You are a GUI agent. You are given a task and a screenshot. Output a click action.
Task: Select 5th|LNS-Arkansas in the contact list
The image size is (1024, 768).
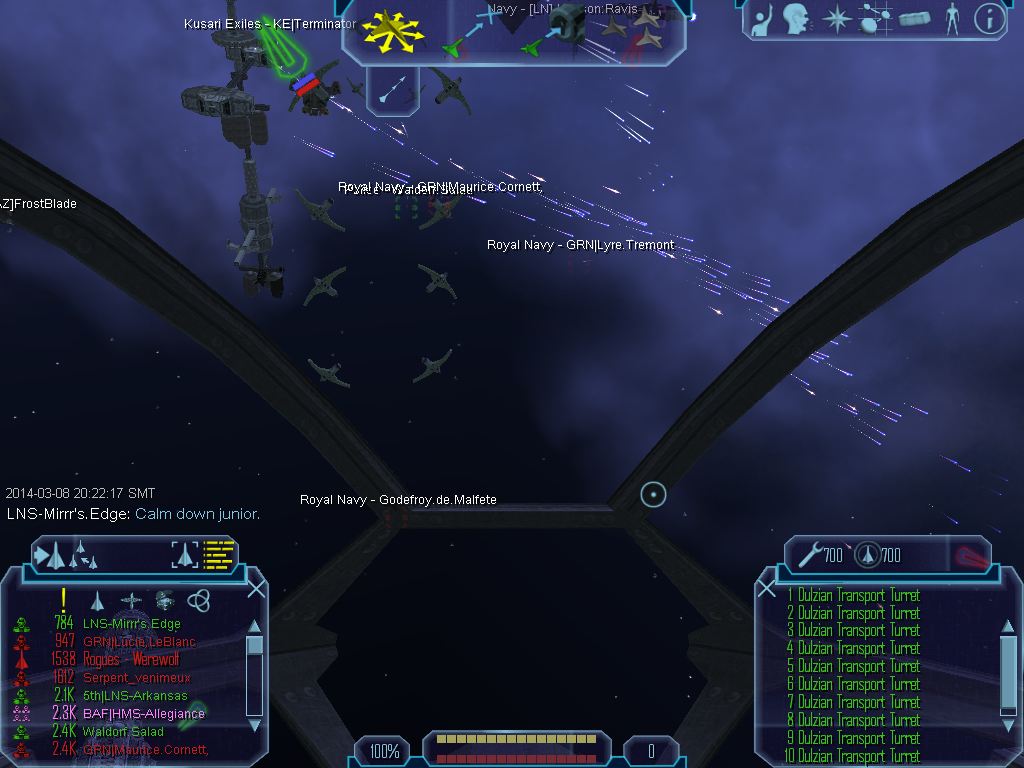pyautogui.click(x=135, y=696)
